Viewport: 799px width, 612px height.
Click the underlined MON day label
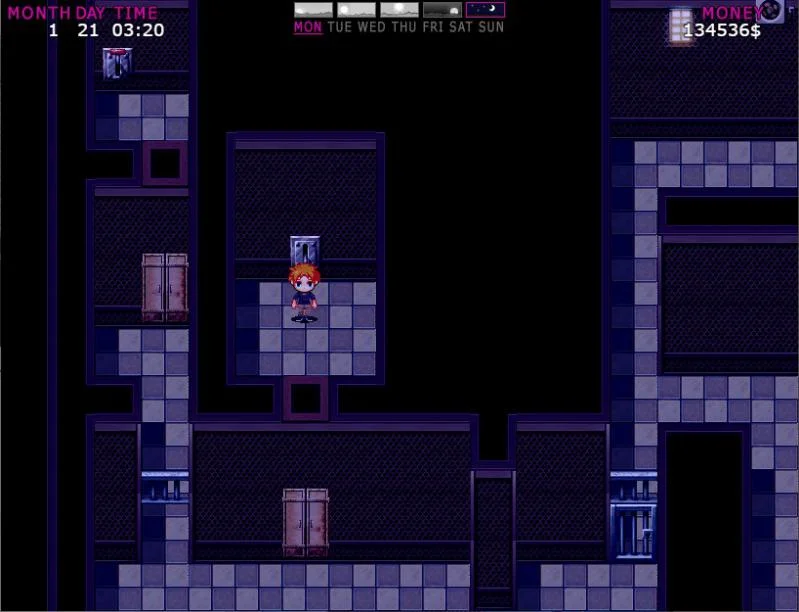(x=308, y=27)
